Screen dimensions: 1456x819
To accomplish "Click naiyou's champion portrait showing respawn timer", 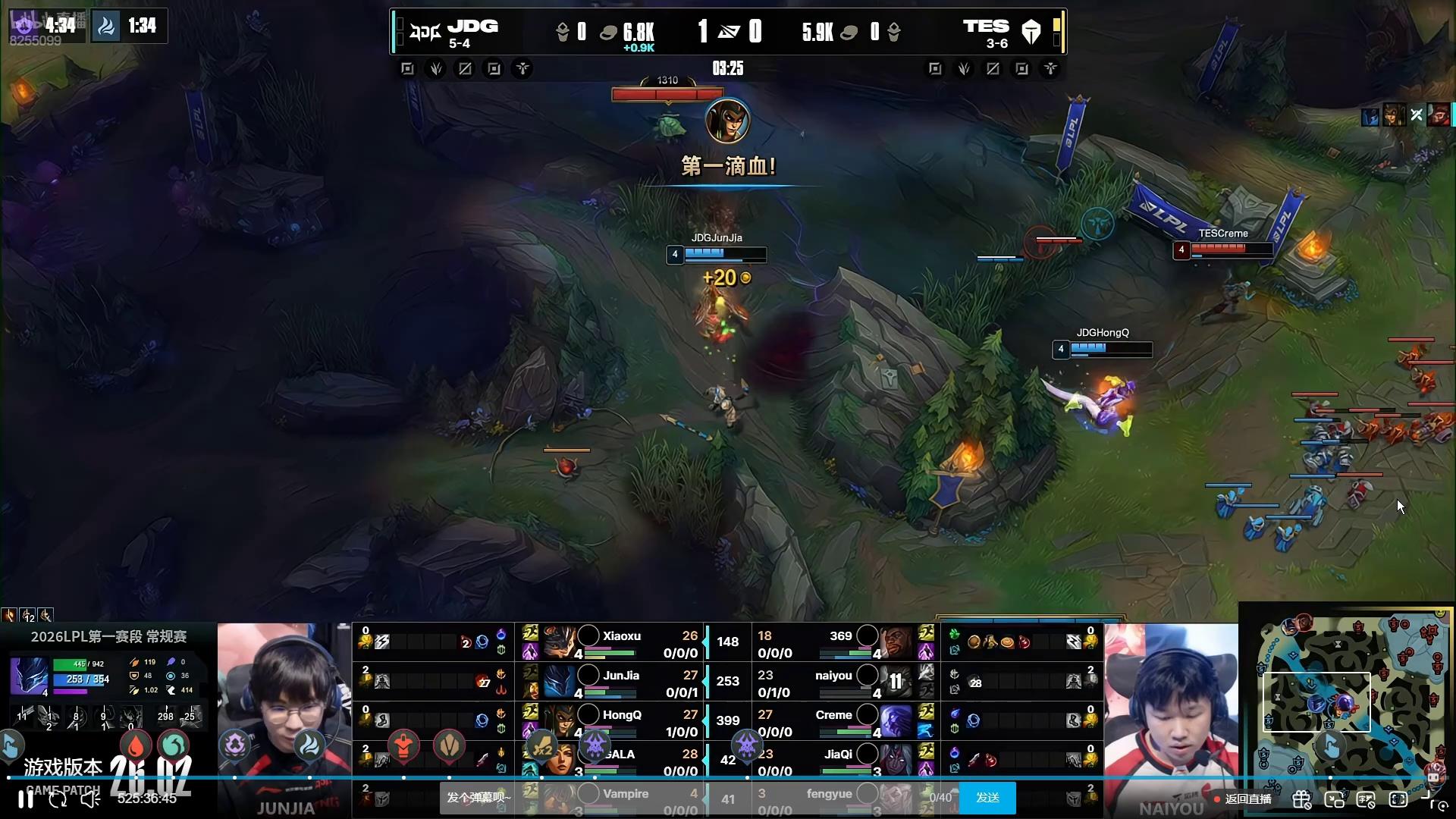I will click(x=896, y=682).
